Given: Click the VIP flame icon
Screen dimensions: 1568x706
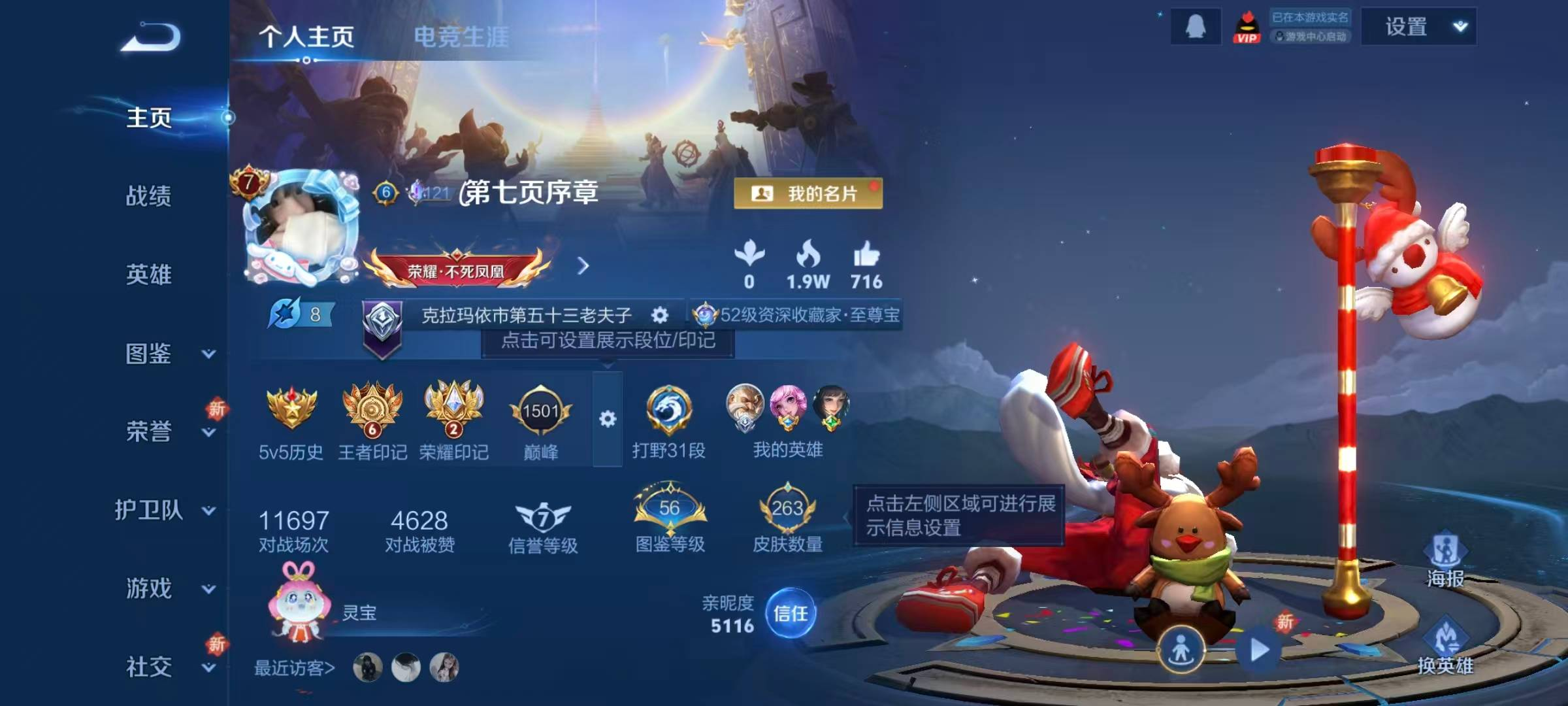Looking at the screenshot, I should click(1247, 26).
